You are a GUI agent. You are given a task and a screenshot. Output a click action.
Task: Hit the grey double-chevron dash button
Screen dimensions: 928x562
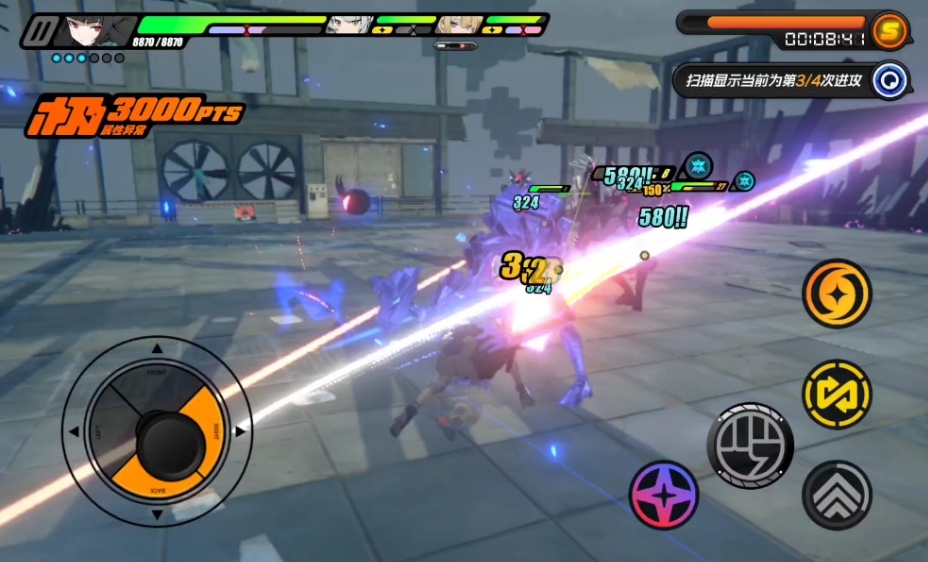point(837,495)
